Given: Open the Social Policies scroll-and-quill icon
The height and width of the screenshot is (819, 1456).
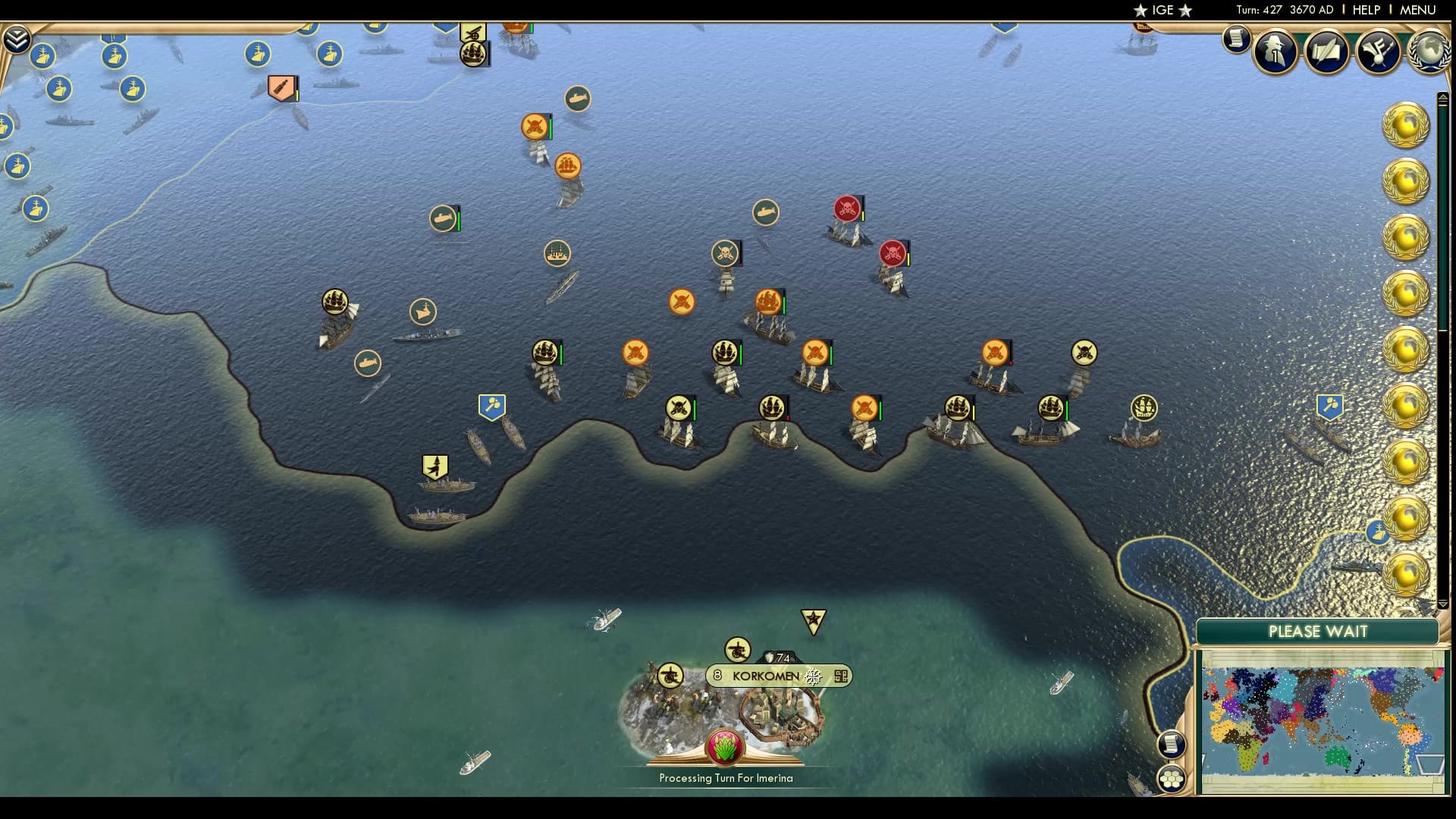Looking at the screenshot, I should coord(1325,52).
